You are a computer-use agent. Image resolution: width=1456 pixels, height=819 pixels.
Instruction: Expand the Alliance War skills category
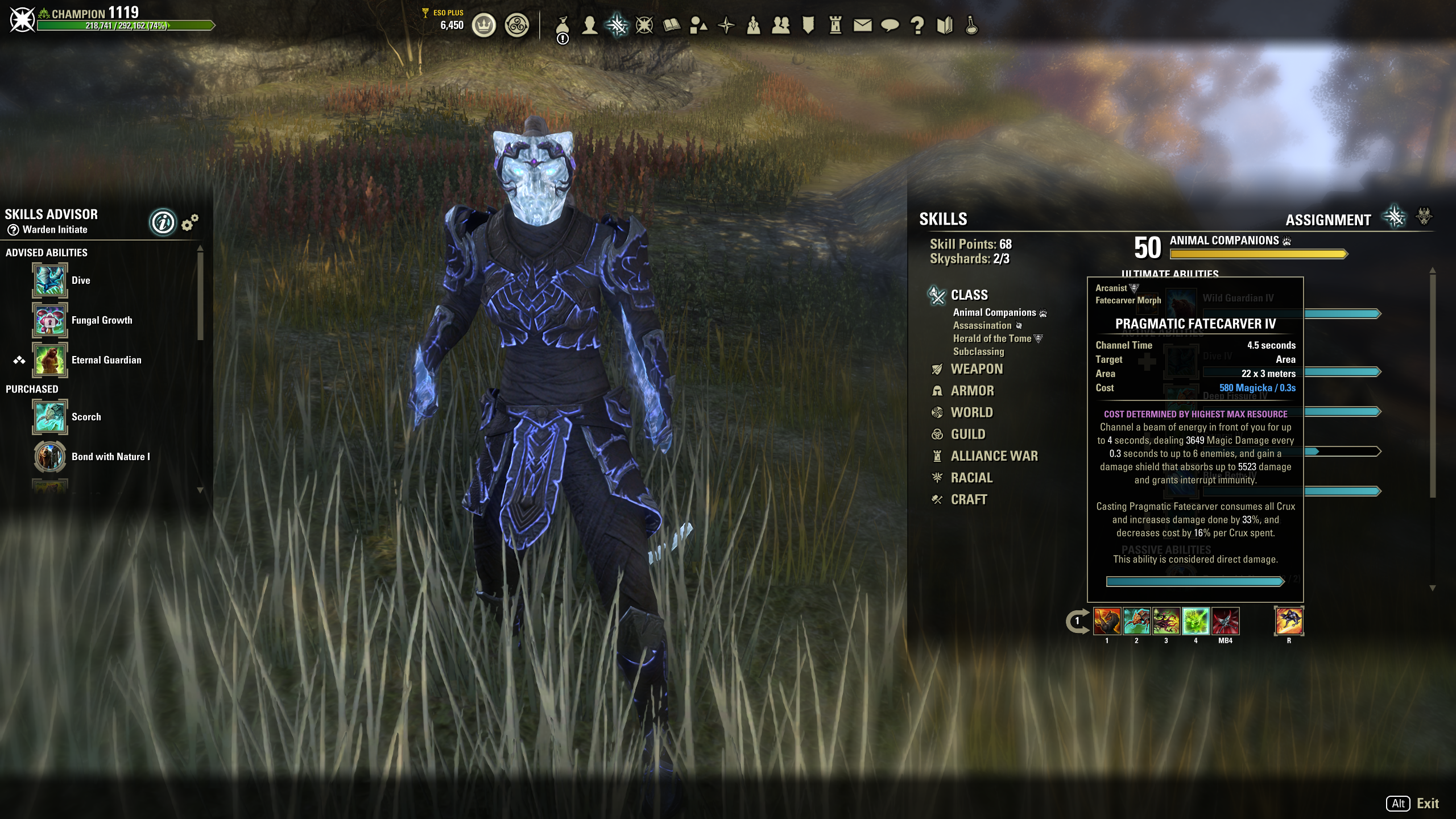[x=994, y=456]
